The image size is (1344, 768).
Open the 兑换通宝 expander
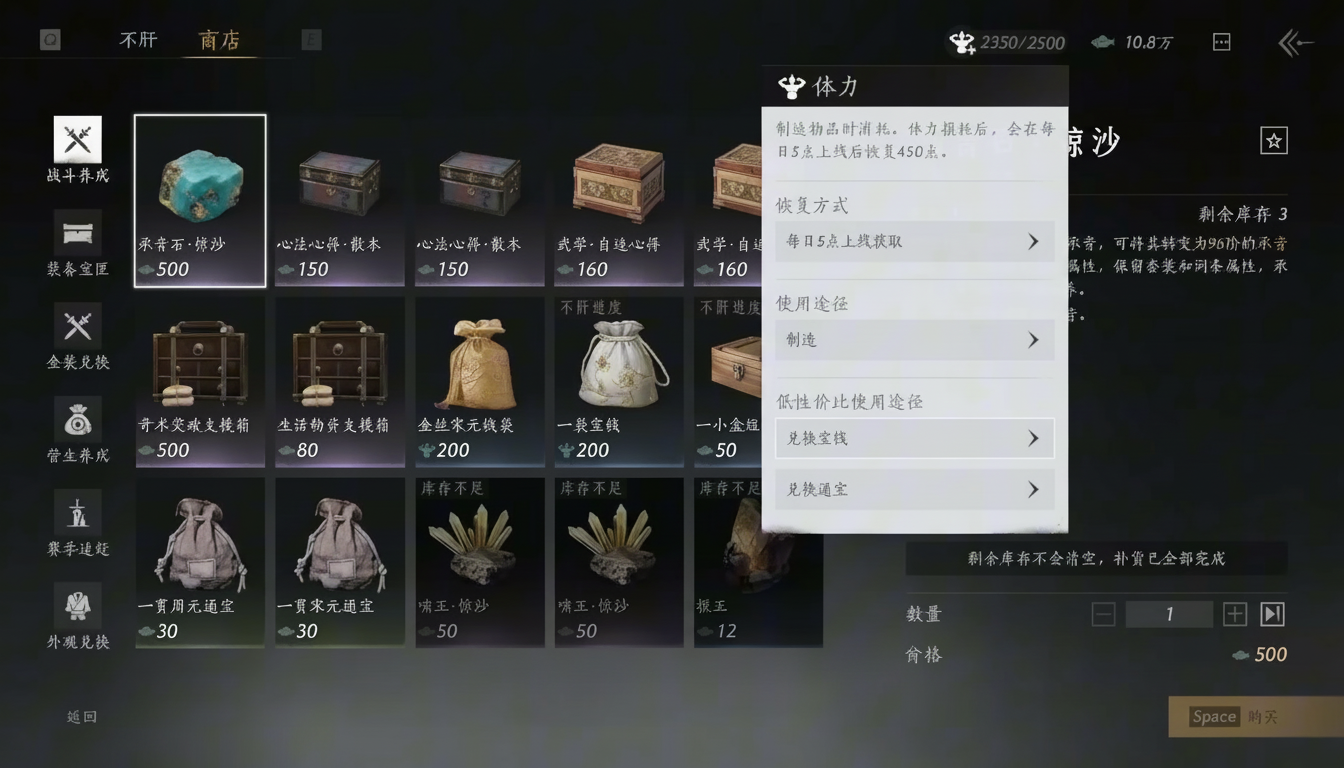pyautogui.click(x=914, y=489)
